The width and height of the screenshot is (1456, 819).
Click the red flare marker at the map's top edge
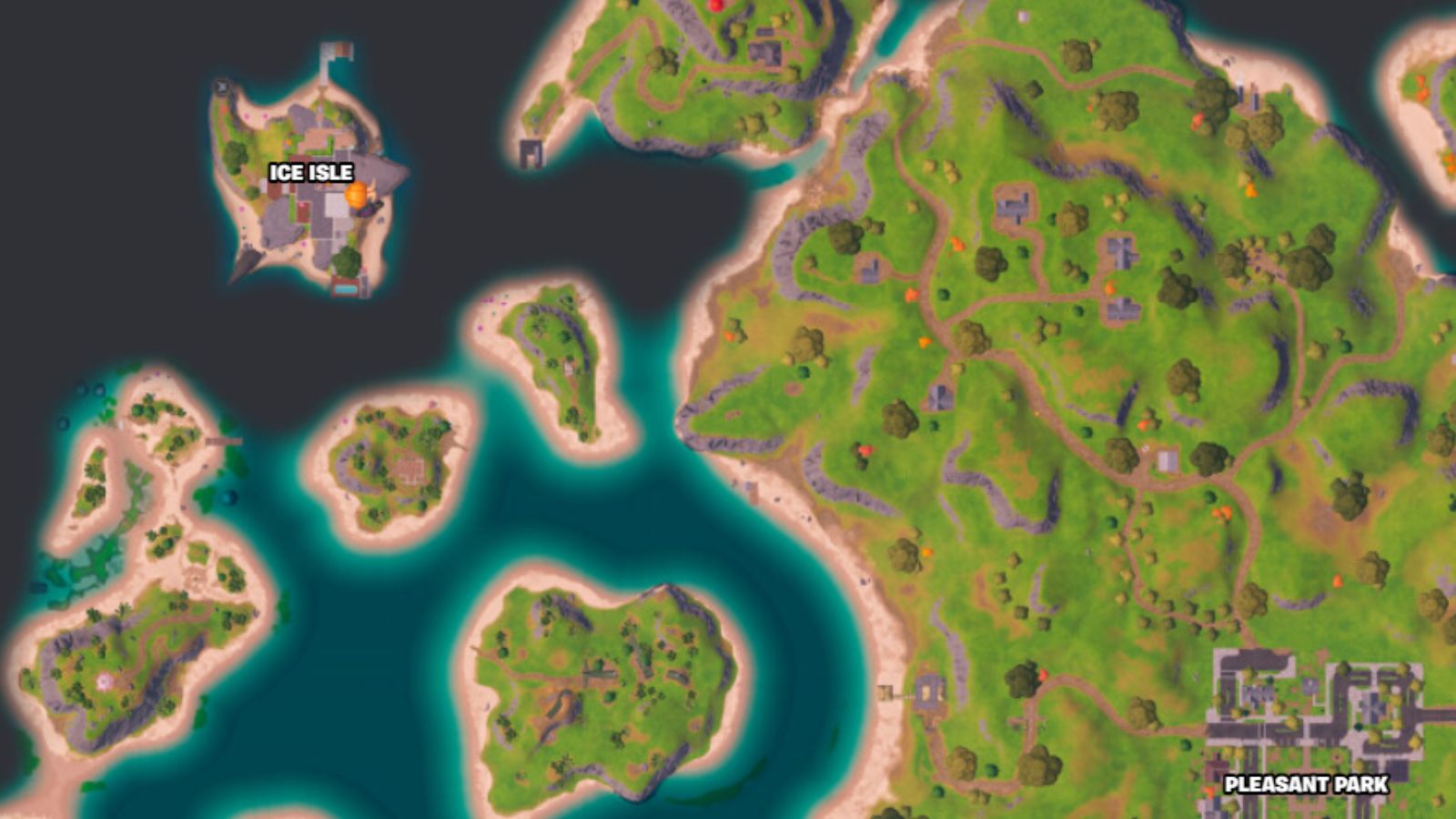pyautogui.click(x=715, y=5)
